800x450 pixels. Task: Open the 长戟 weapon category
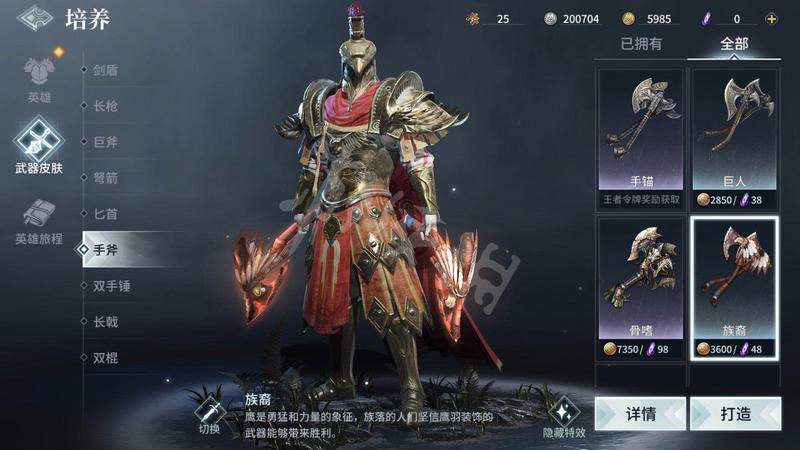point(106,321)
